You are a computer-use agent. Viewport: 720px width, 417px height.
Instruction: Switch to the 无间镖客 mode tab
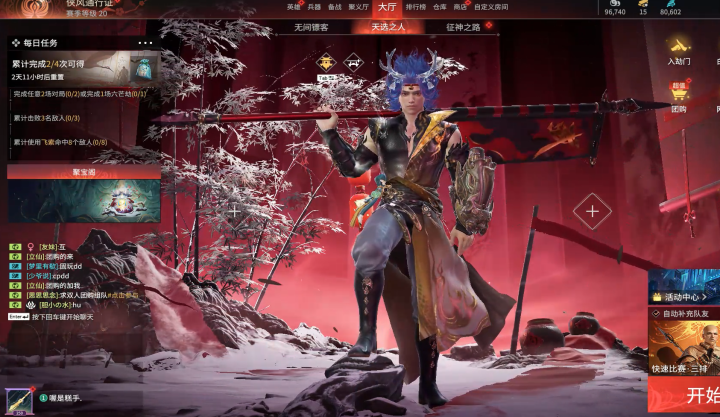point(311,27)
